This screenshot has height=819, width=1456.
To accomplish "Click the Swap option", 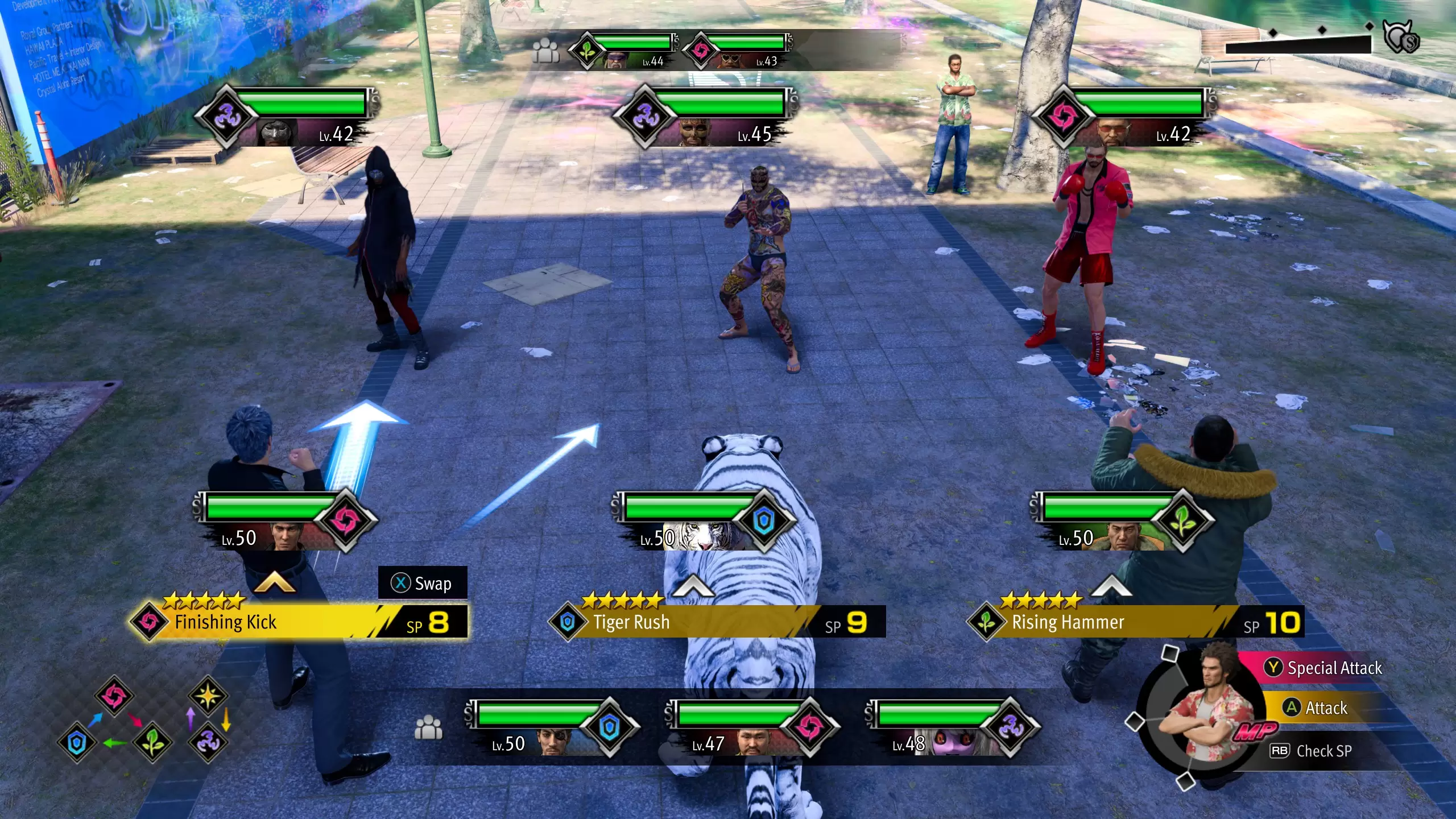I will pos(423,583).
